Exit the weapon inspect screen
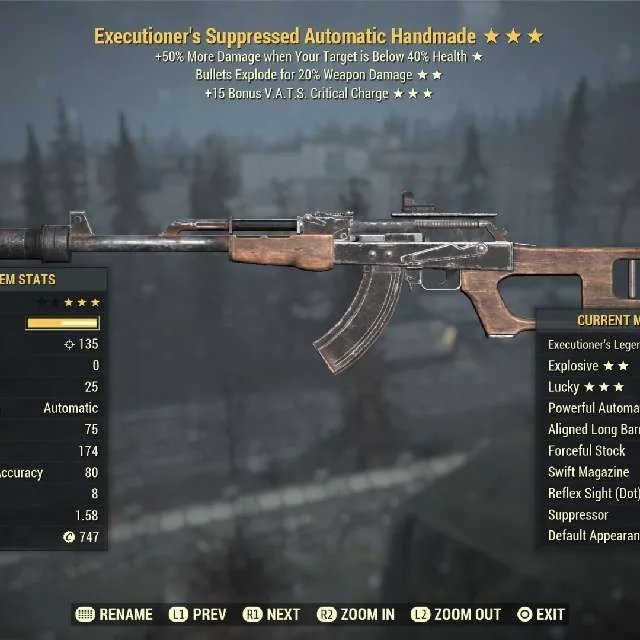The image size is (640, 640). [541, 614]
